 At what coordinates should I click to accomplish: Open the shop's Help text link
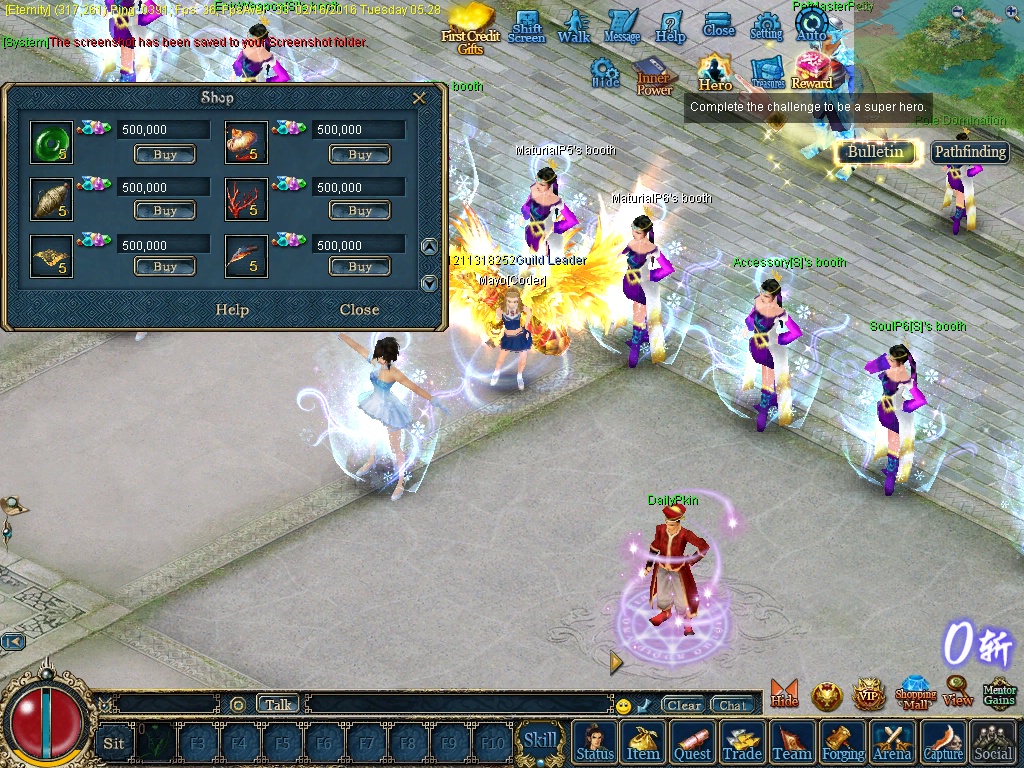[232, 310]
